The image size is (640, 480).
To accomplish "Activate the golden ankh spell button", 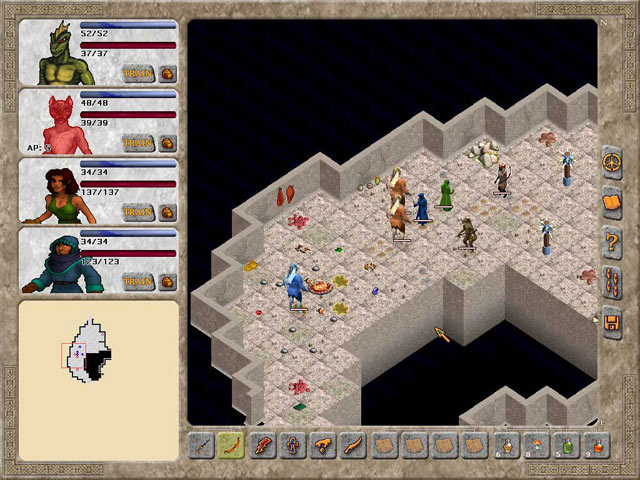I will [x=293, y=444].
